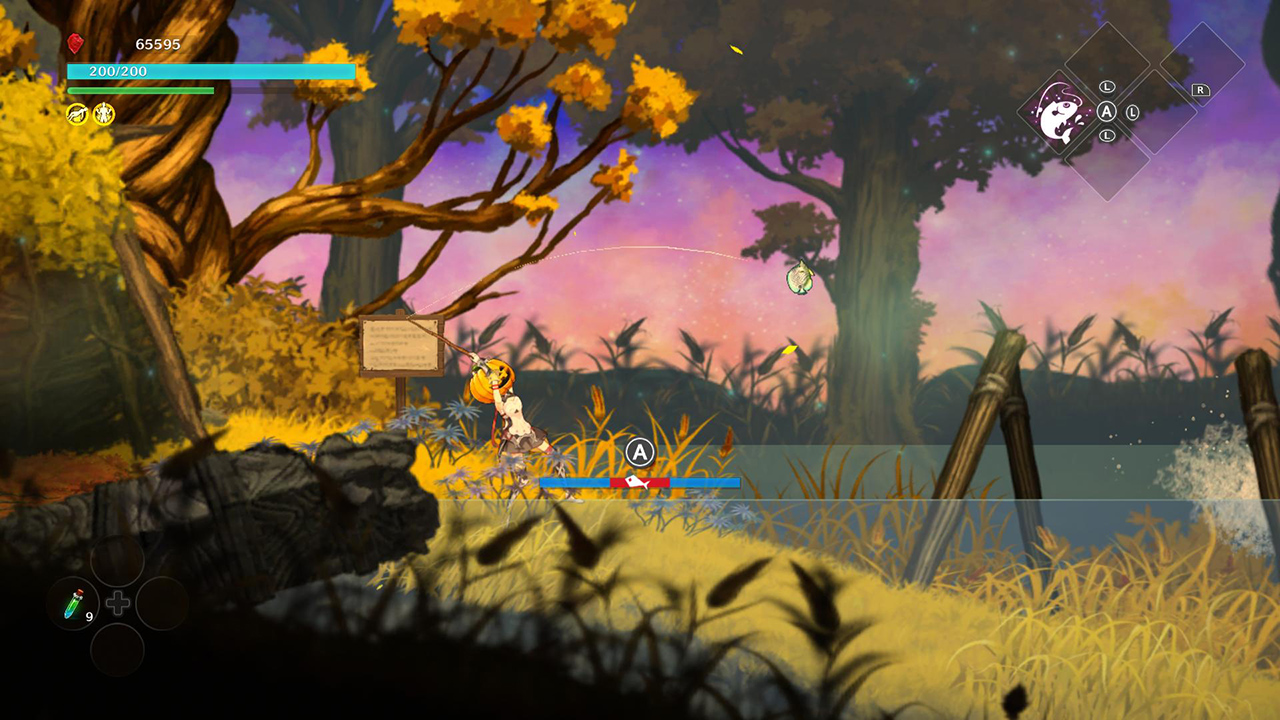
Task: Select the fishing skill fish icon
Action: 1060,113
